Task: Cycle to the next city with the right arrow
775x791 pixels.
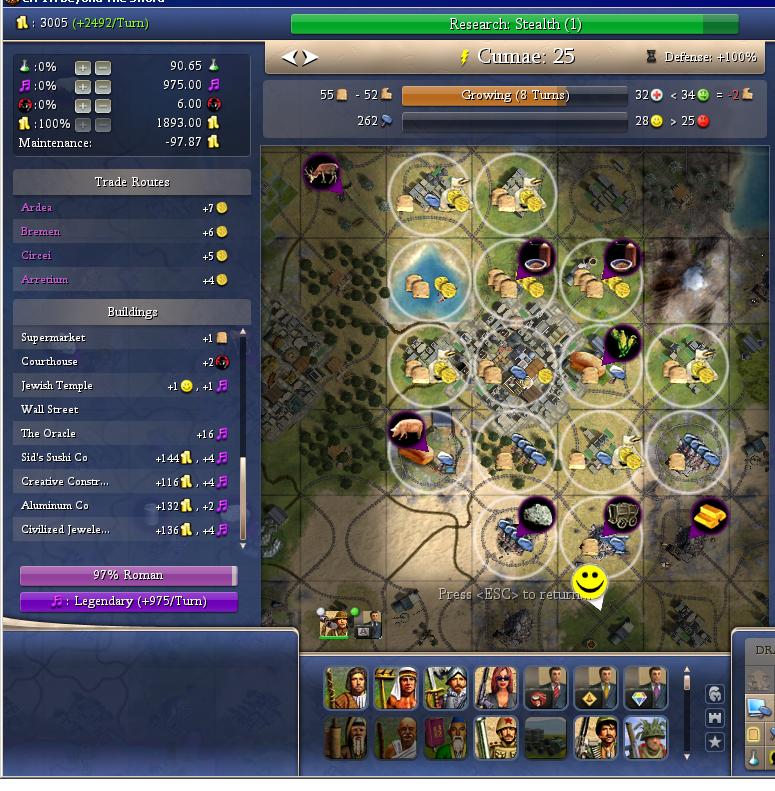Action: 311,58
